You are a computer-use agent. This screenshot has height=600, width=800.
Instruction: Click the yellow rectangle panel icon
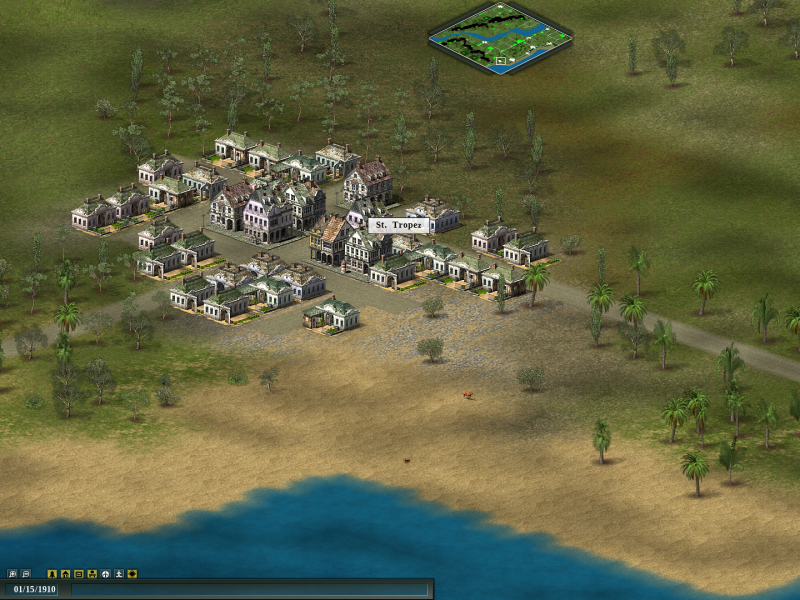[79, 574]
